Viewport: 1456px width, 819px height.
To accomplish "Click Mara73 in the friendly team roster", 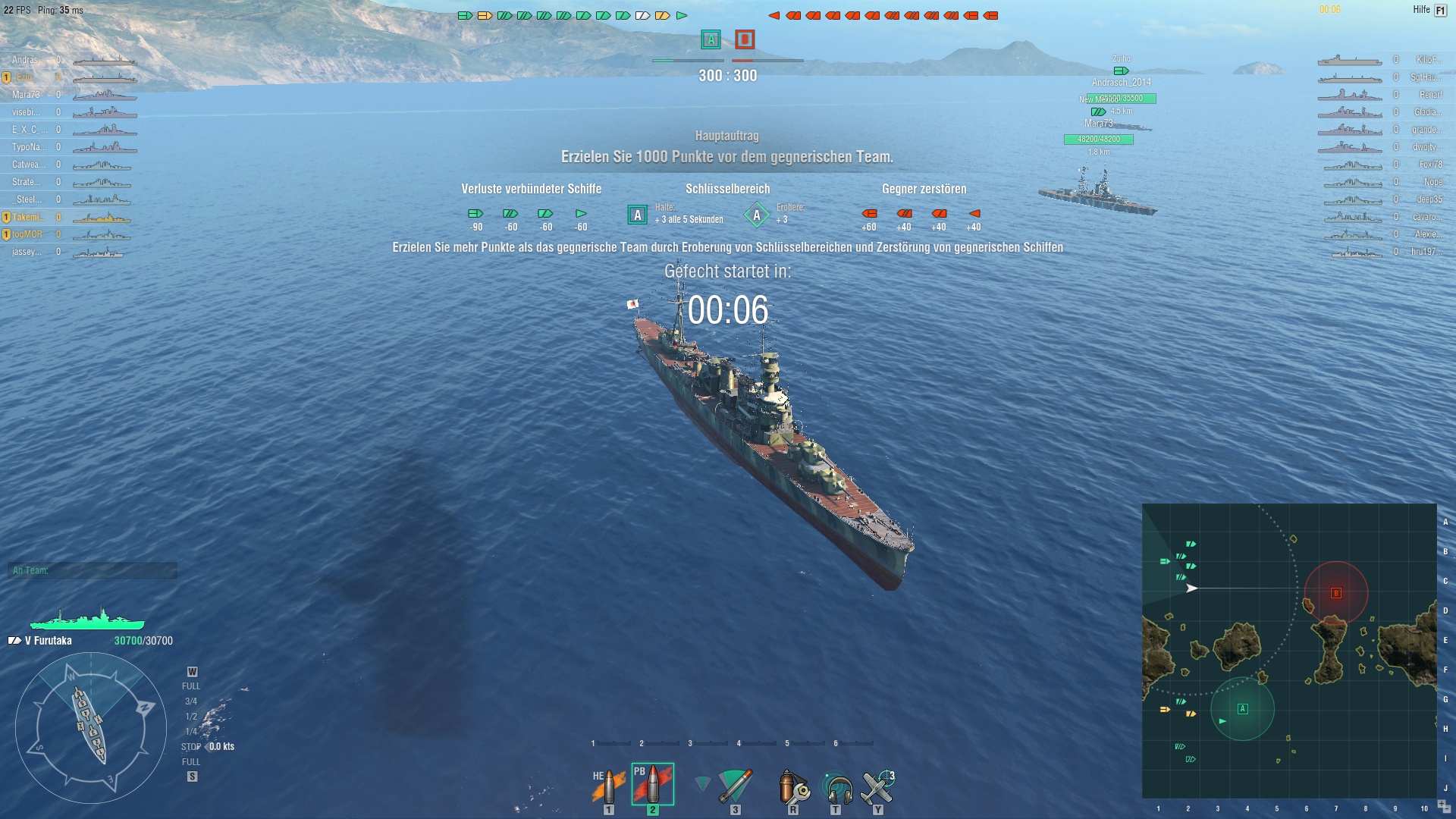I will [27, 96].
